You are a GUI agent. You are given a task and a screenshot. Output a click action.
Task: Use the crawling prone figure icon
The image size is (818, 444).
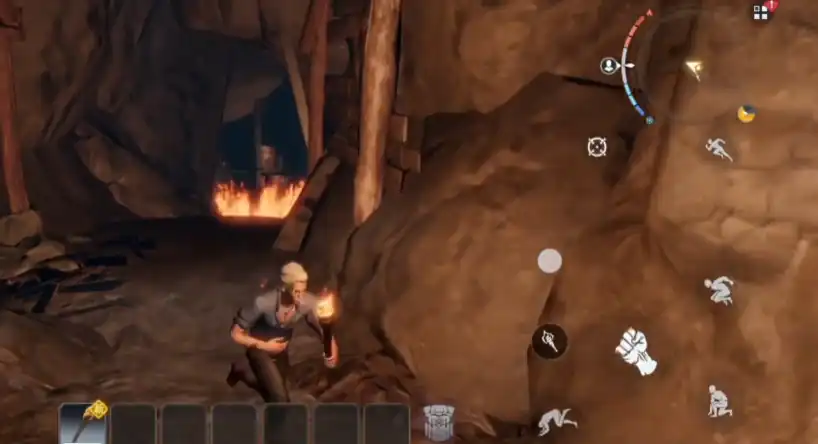[x=557, y=421]
